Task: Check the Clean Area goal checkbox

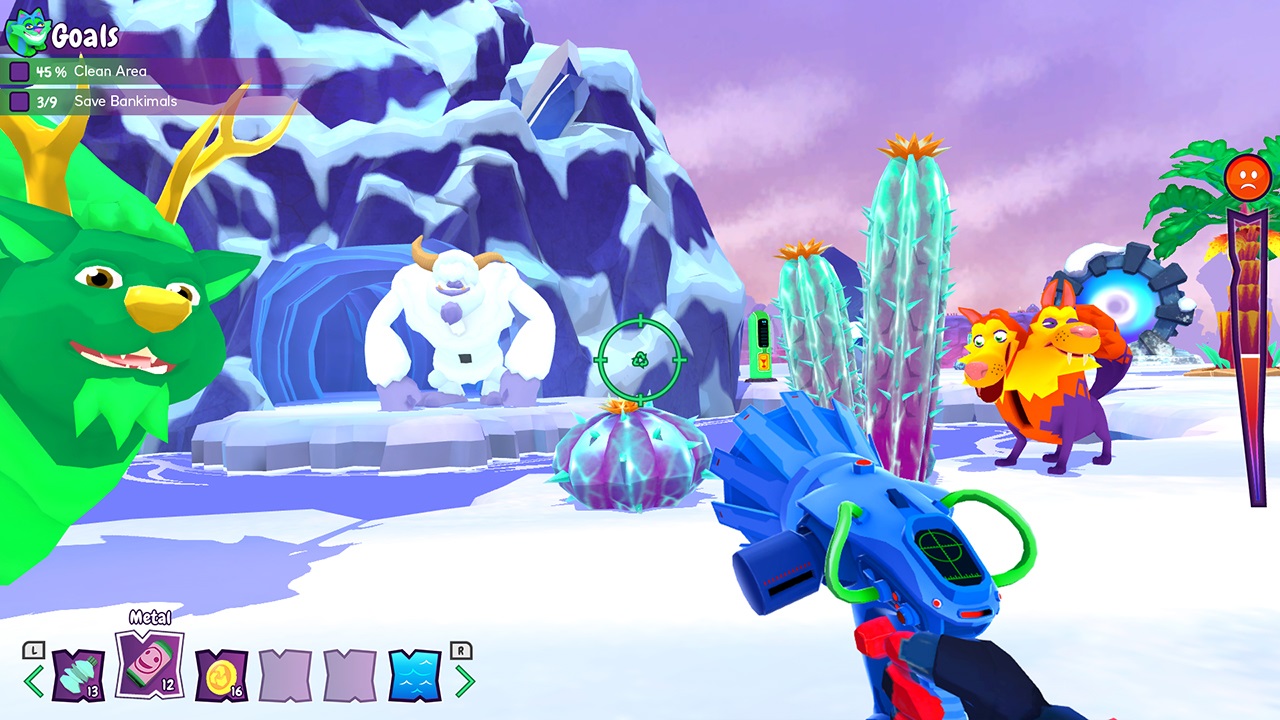Action: click(20, 71)
